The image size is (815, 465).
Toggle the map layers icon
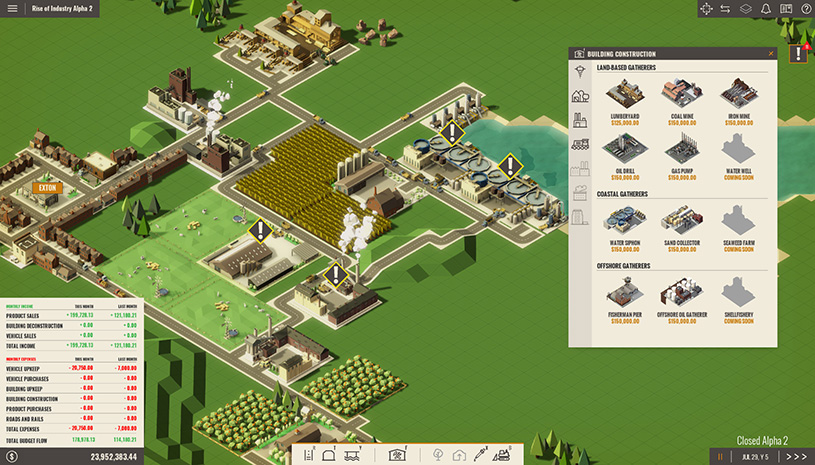[745, 9]
